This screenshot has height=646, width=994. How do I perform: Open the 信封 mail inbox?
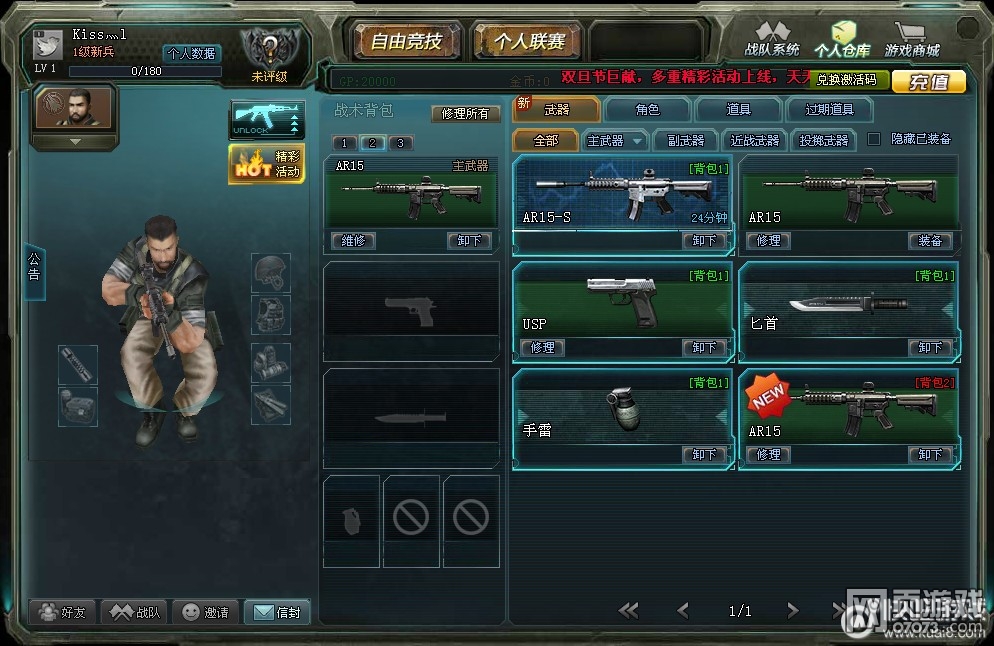pos(277,612)
